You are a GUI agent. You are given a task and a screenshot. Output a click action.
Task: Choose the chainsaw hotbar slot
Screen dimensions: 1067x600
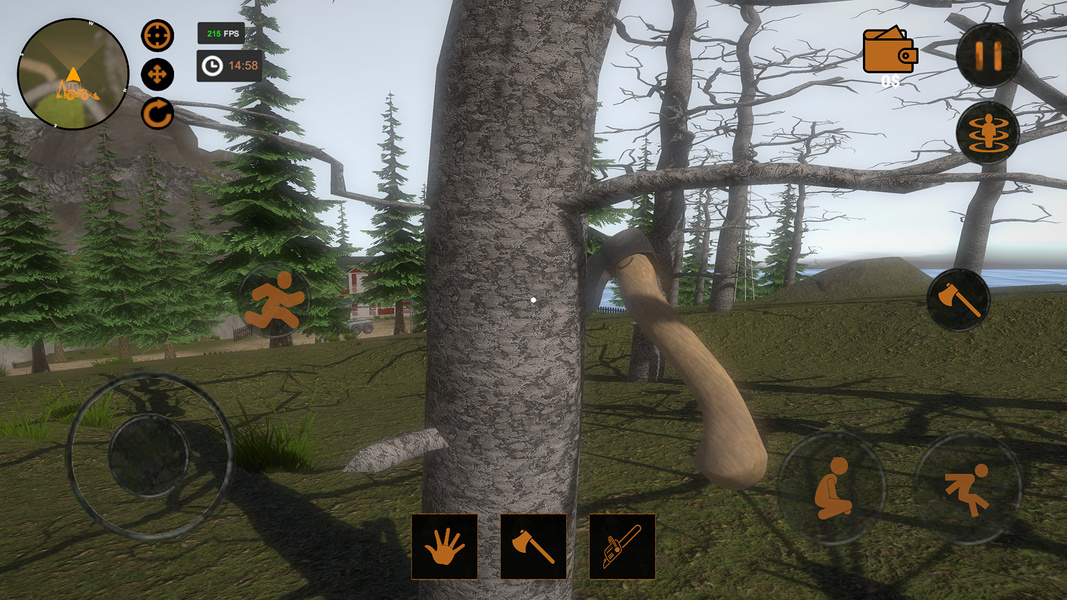tap(622, 546)
